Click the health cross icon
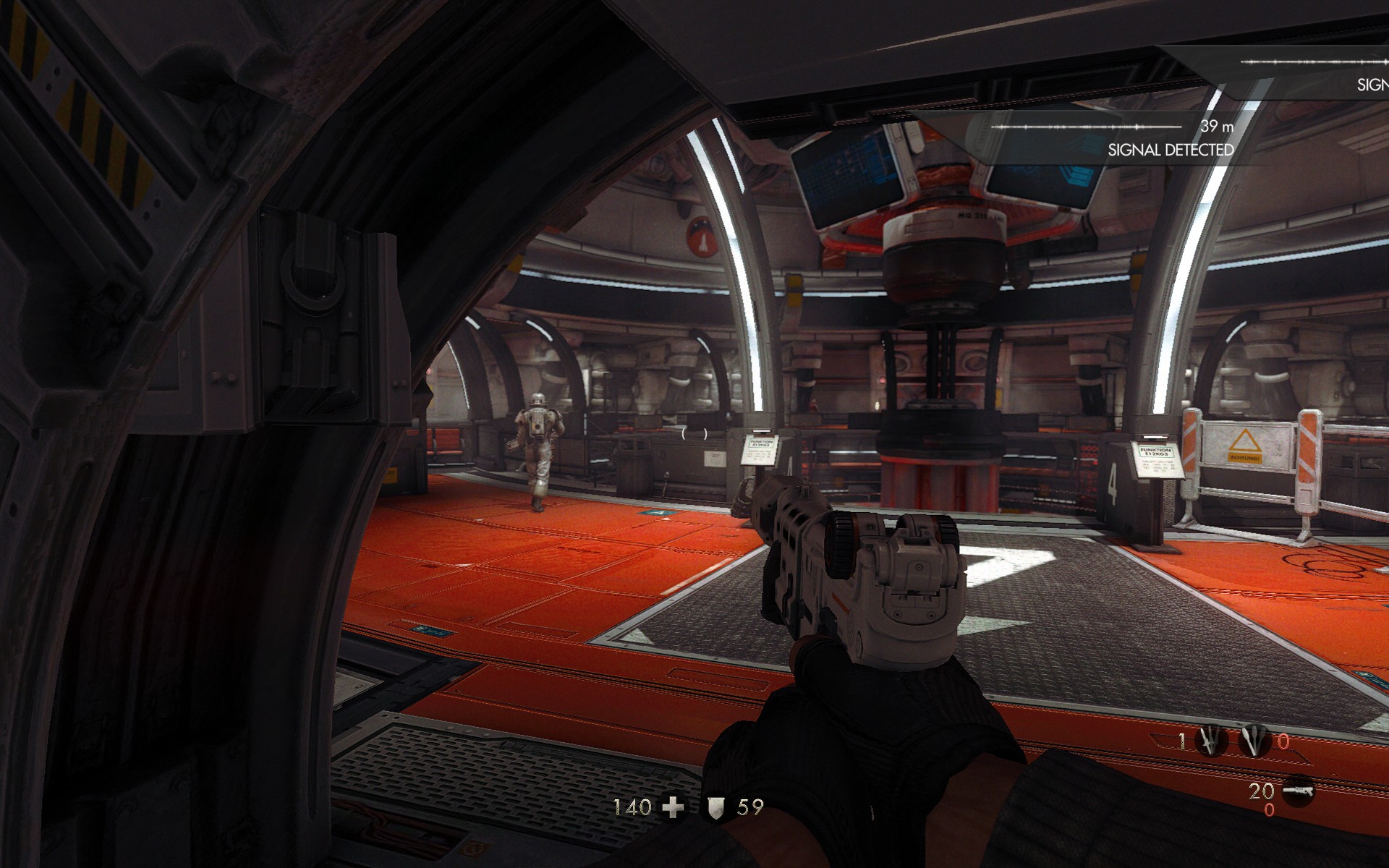 pos(674,807)
